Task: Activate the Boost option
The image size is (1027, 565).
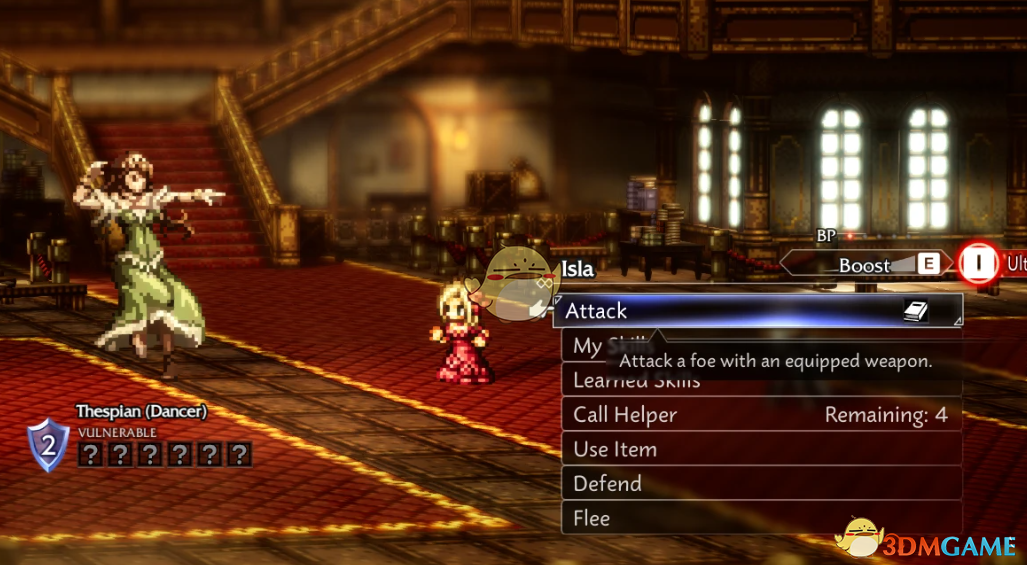Action: tap(866, 265)
